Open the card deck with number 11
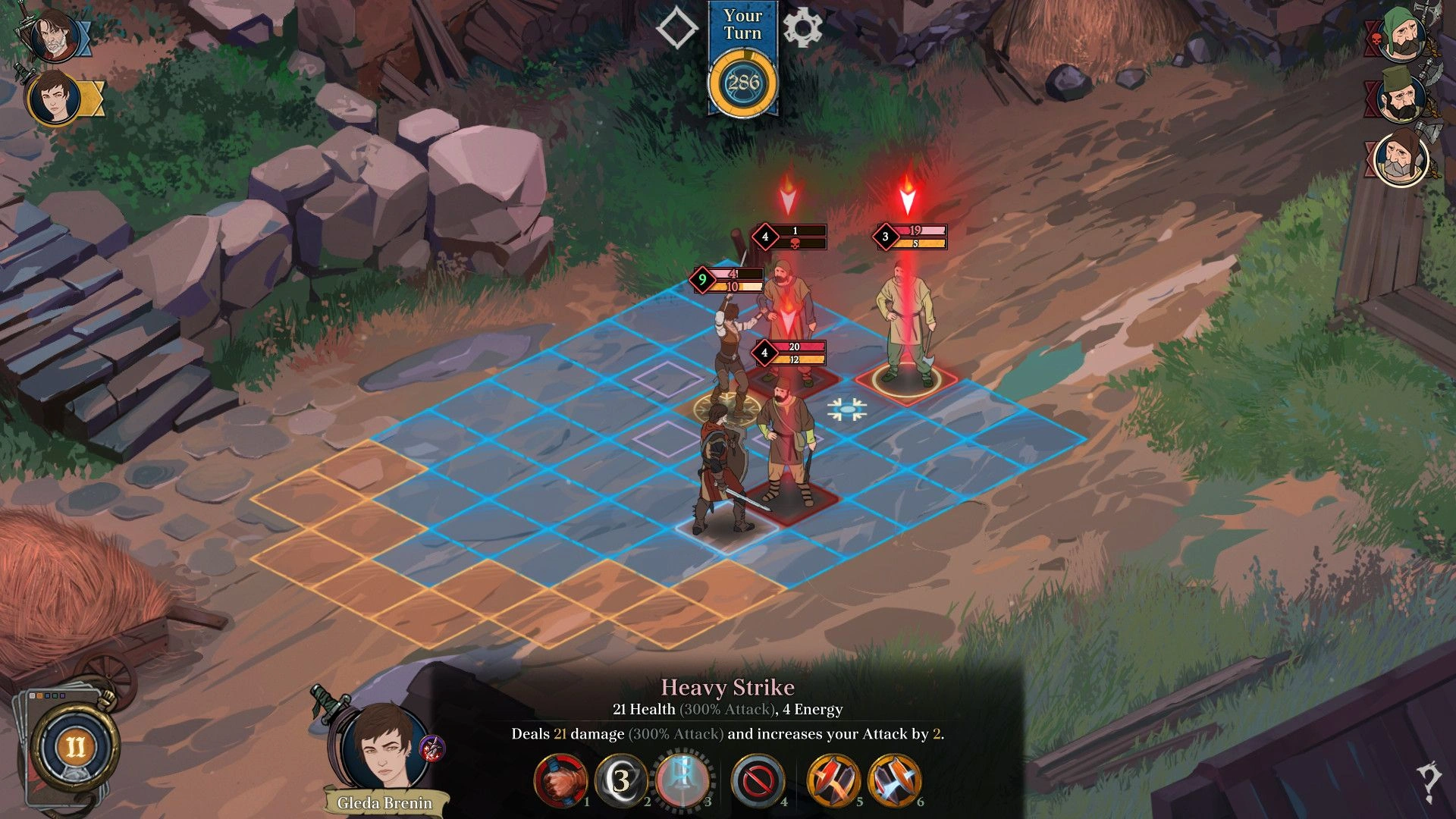 tap(74, 747)
